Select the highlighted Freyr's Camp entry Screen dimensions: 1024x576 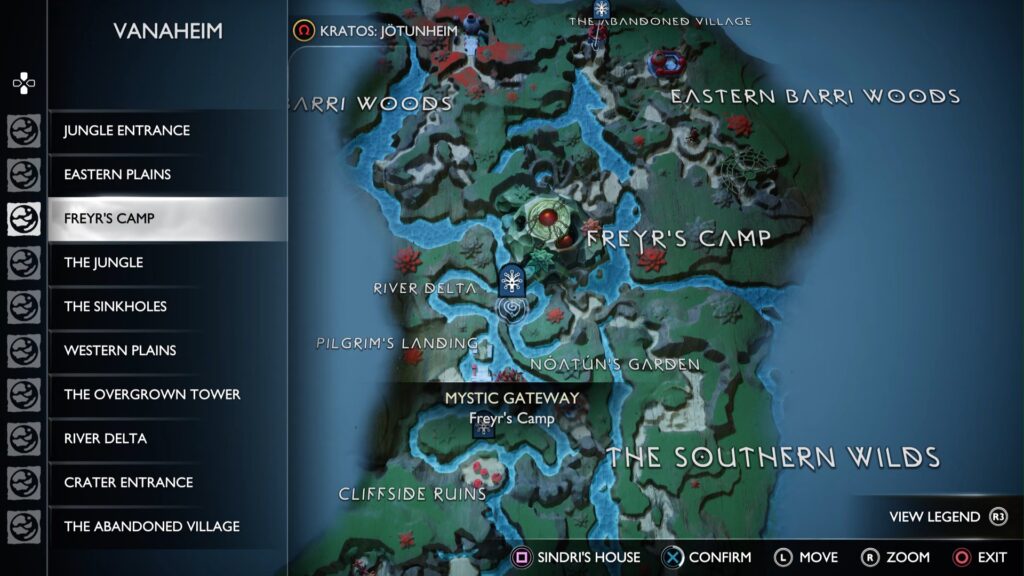pyautogui.click(x=110, y=219)
